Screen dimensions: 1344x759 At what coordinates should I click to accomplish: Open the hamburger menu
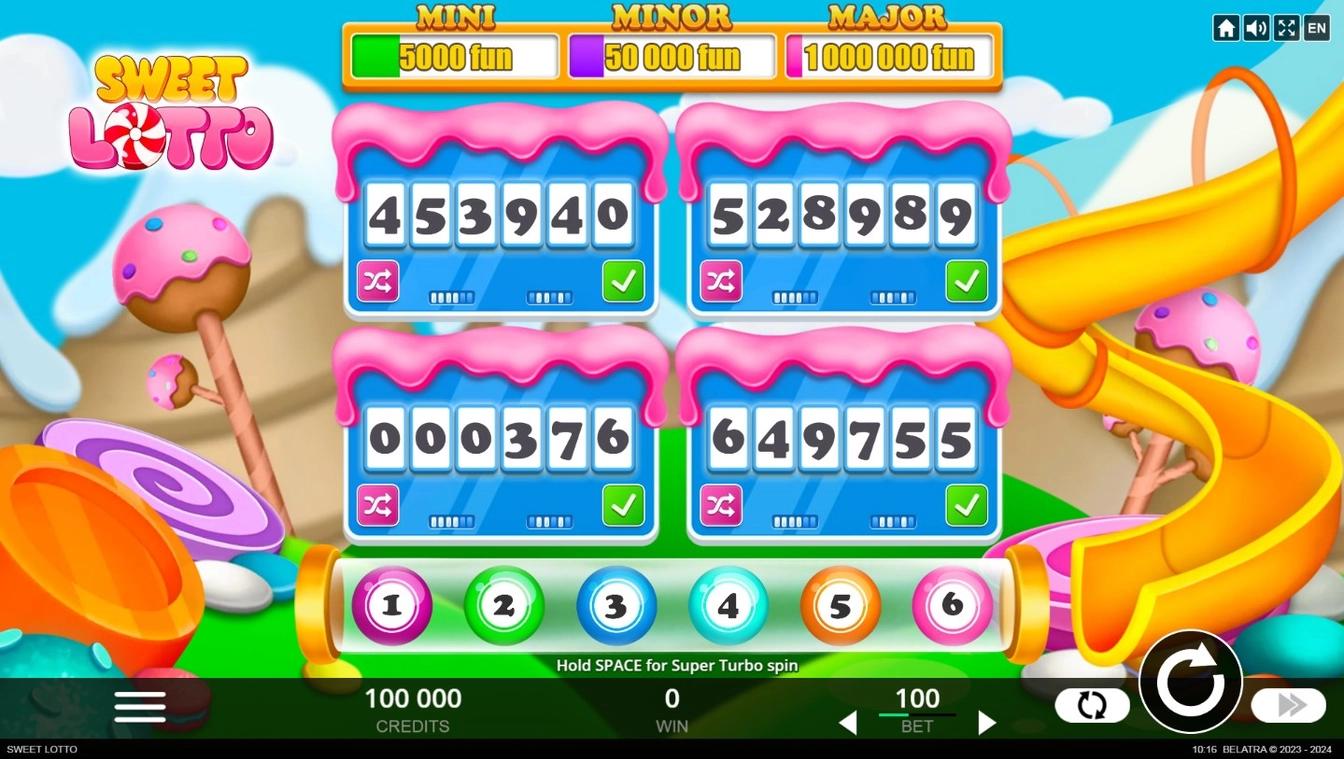click(139, 706)
